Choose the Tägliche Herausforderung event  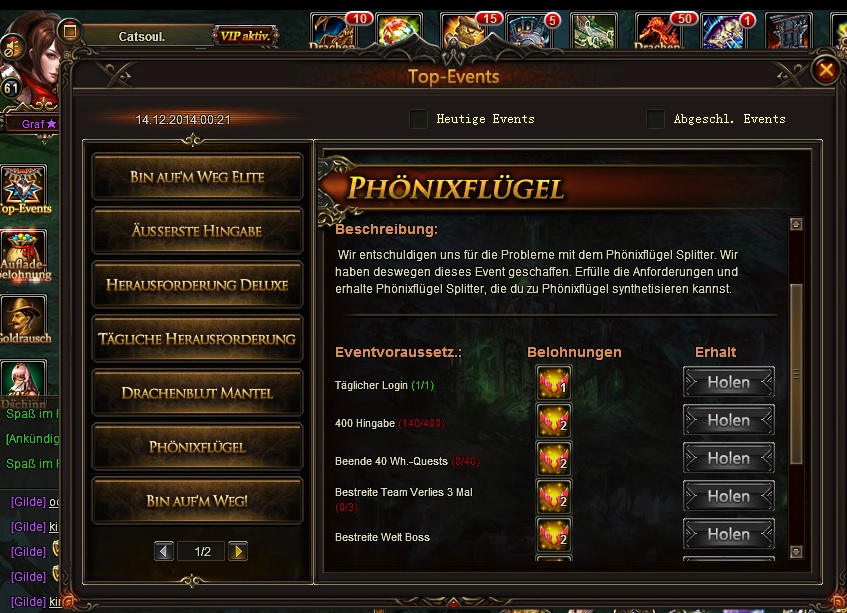pyautogui.click(x=197, y=339)
